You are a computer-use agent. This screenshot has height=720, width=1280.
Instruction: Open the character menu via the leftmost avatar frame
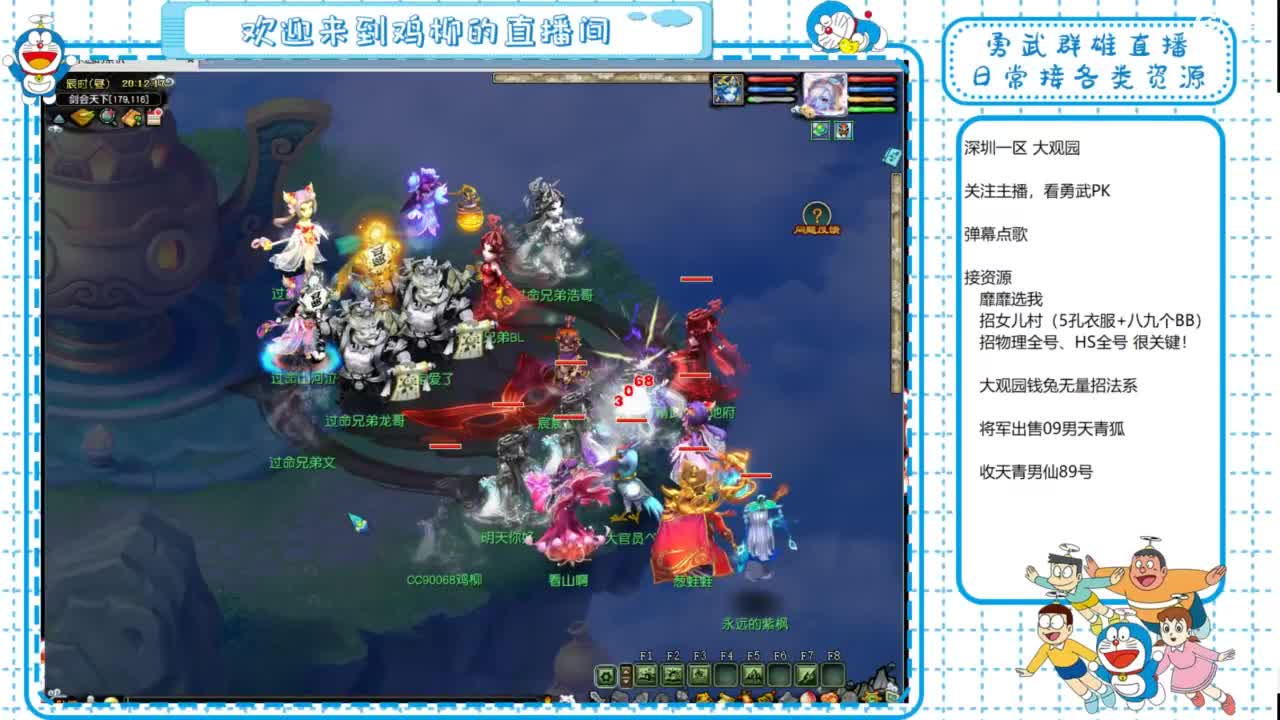728,90
